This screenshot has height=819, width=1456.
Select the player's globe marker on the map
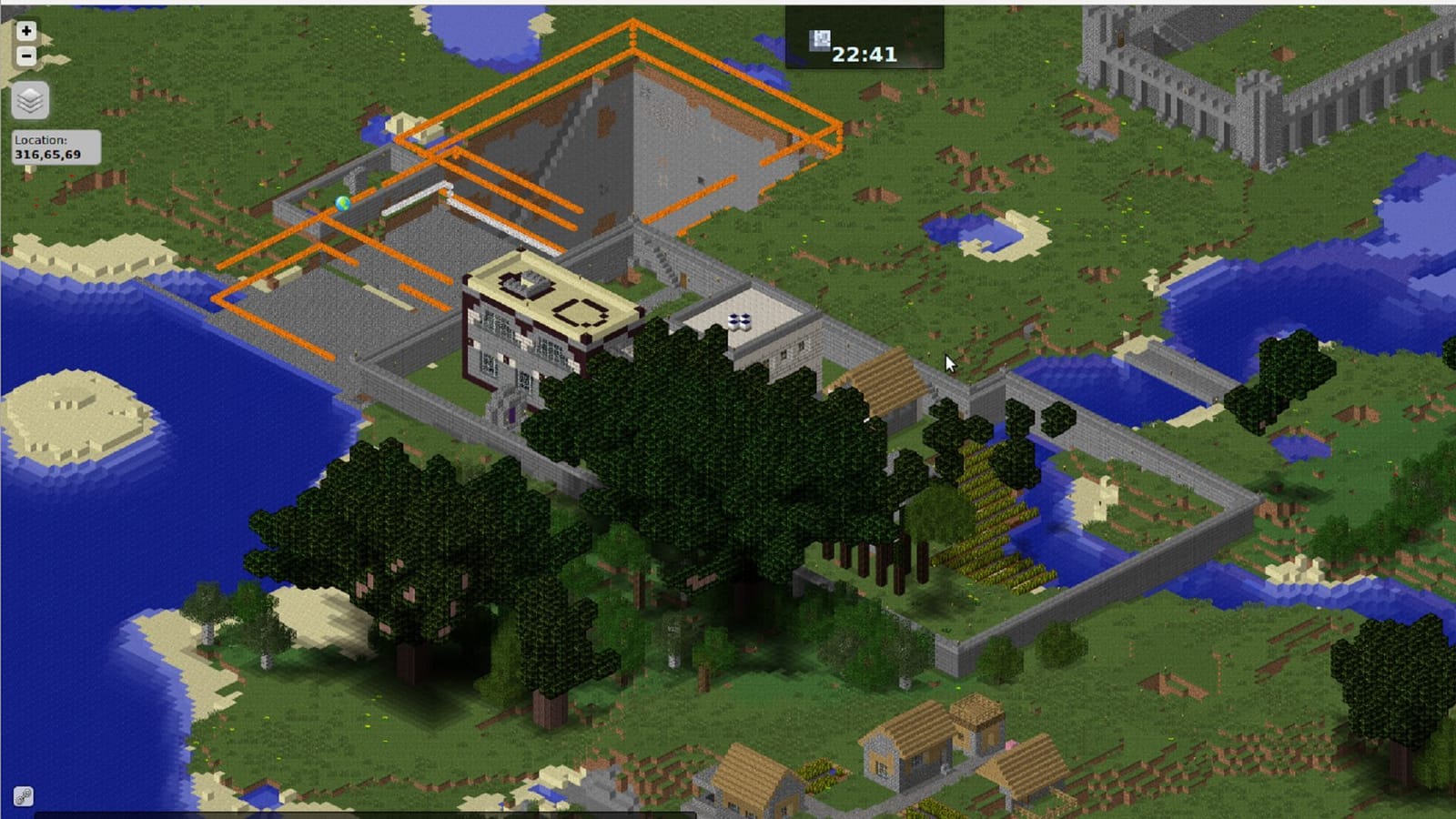click(x=344, y=202)
